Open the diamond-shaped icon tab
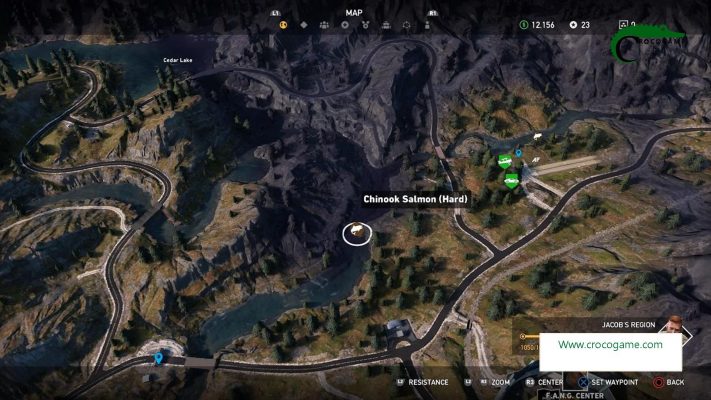711x400 pixels. click(304, 24)
